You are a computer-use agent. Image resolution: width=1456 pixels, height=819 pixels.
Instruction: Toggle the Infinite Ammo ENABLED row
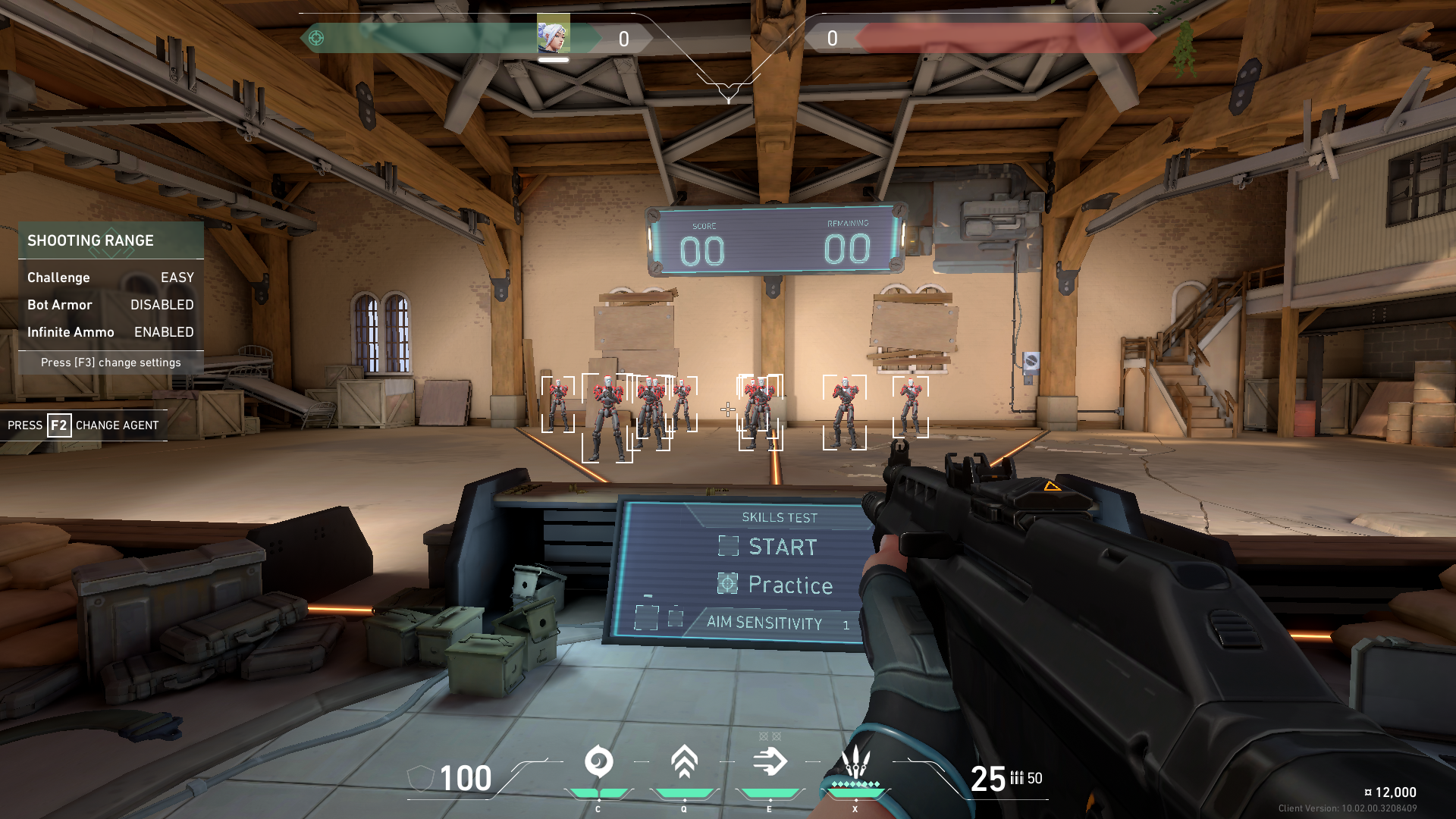pos(111,332)
